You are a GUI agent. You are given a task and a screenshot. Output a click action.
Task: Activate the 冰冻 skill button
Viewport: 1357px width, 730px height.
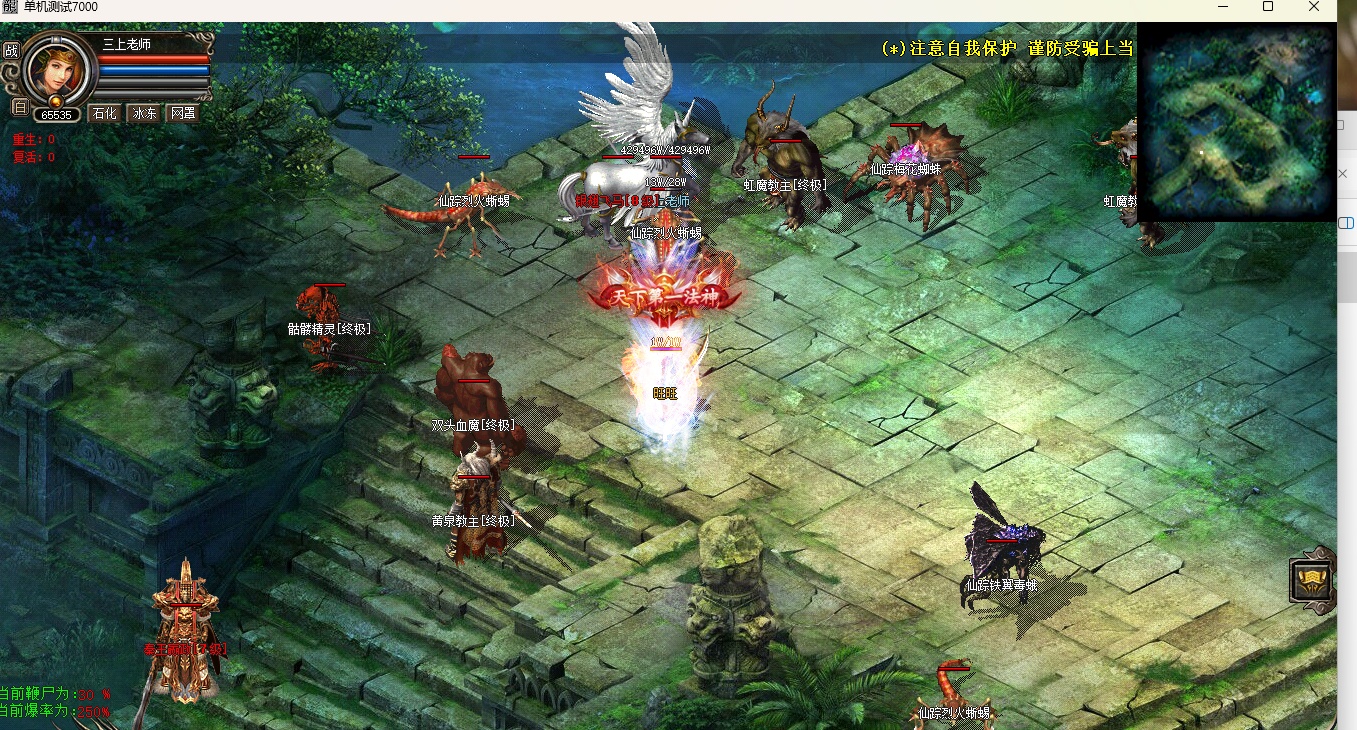pos(144,114)
